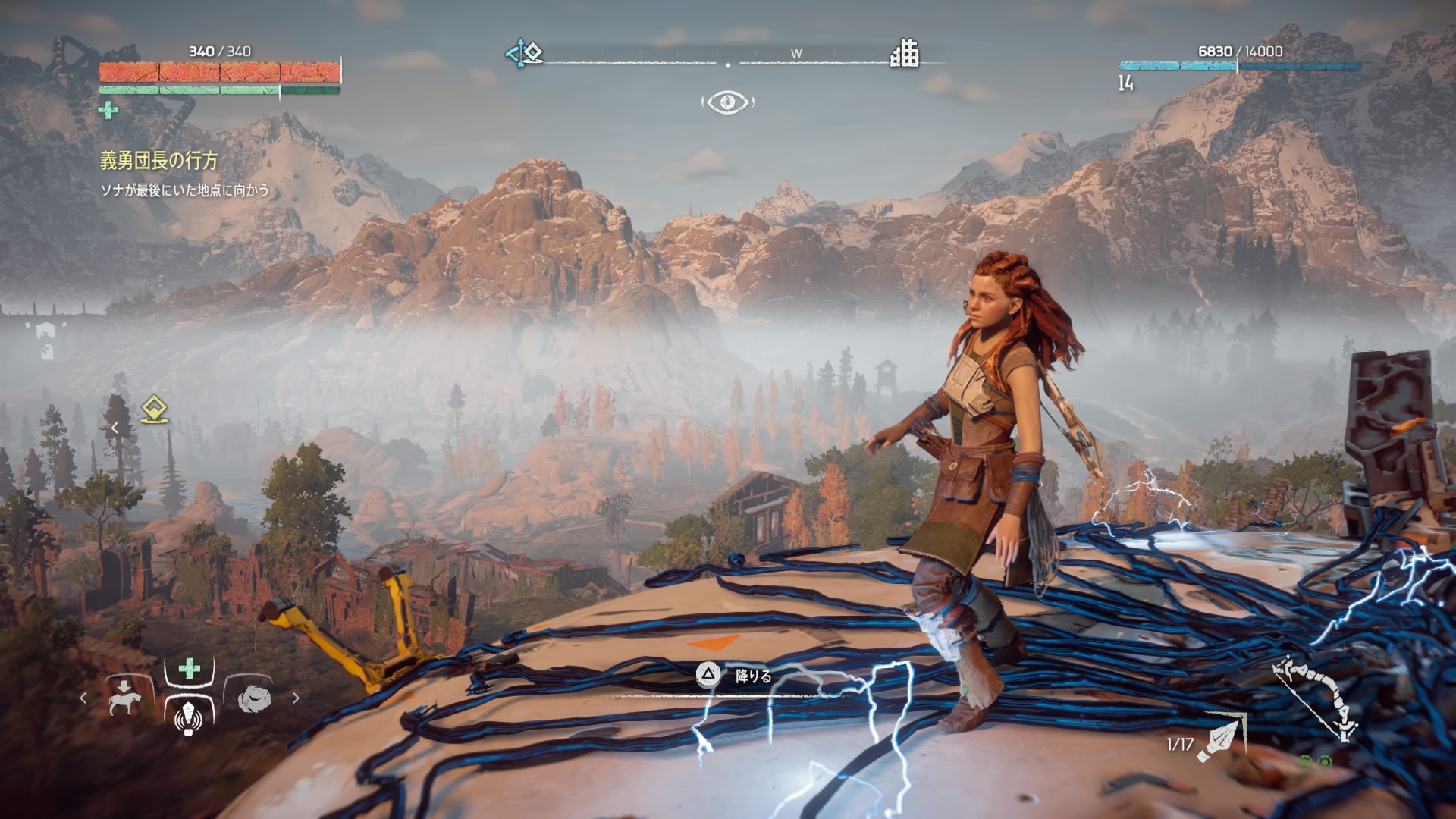Click the W direction label on the compass
The height and width of the screenshot is (819, 1456).
[x=796, y=54]
